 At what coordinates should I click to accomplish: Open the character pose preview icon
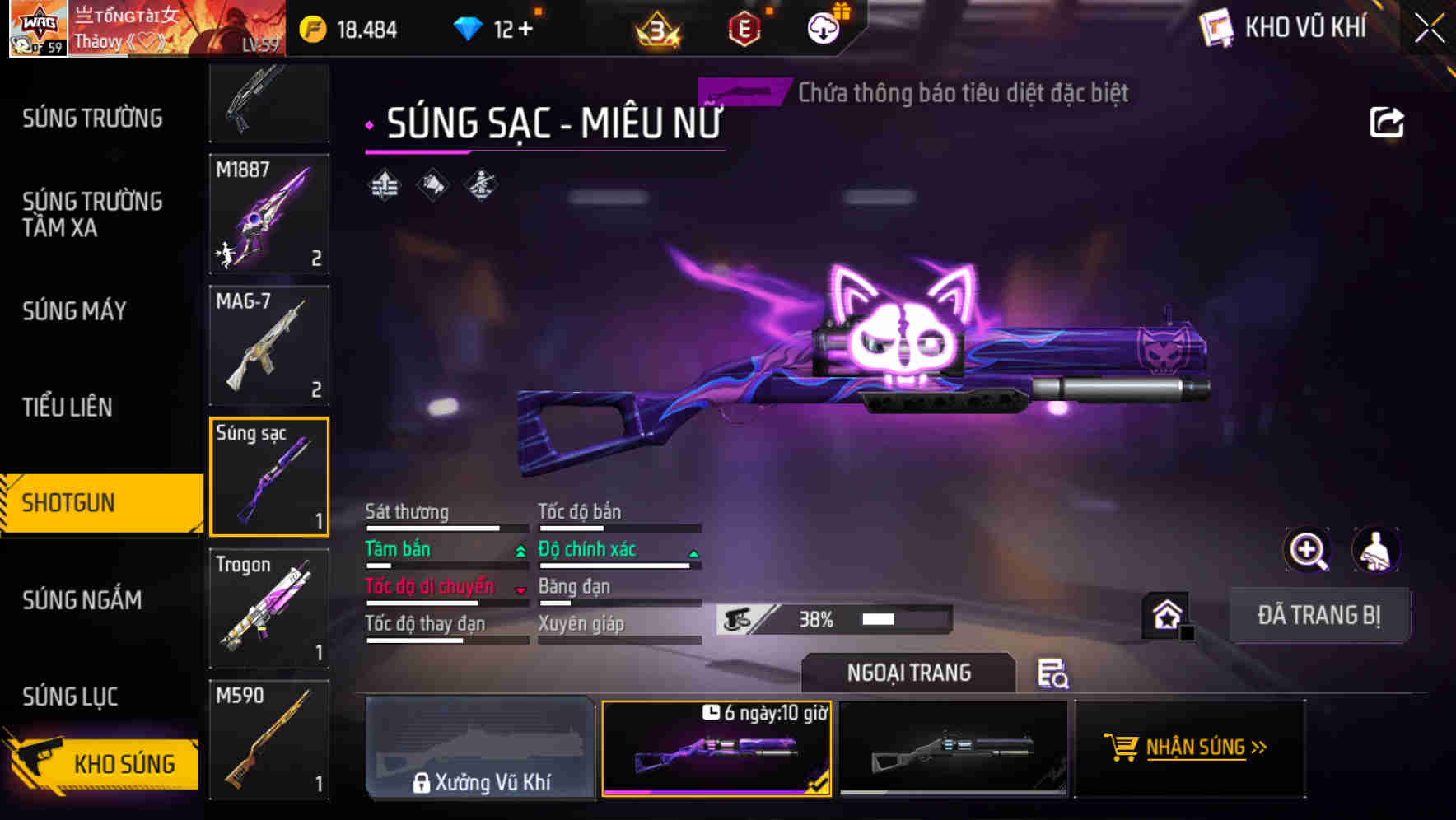click(x=1375, y=550)
